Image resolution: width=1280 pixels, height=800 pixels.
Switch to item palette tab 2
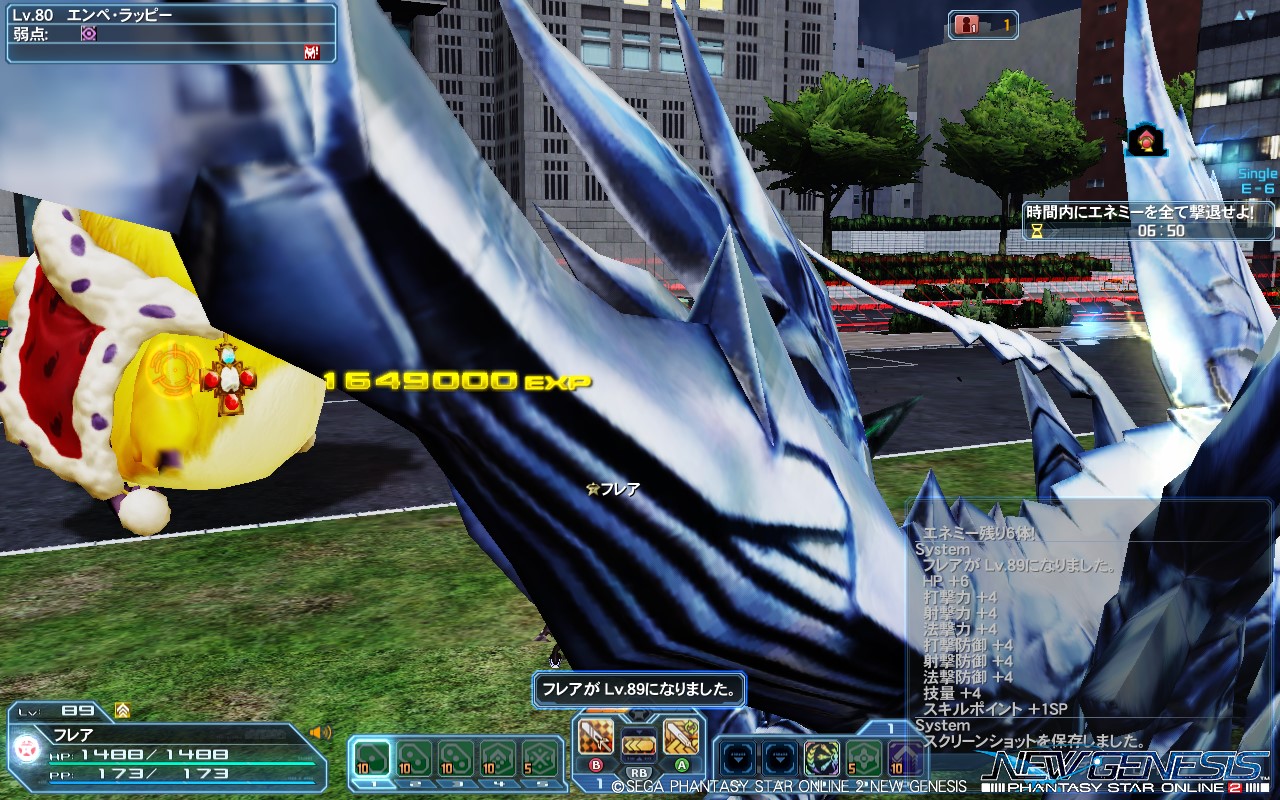(x=415, y=784)
